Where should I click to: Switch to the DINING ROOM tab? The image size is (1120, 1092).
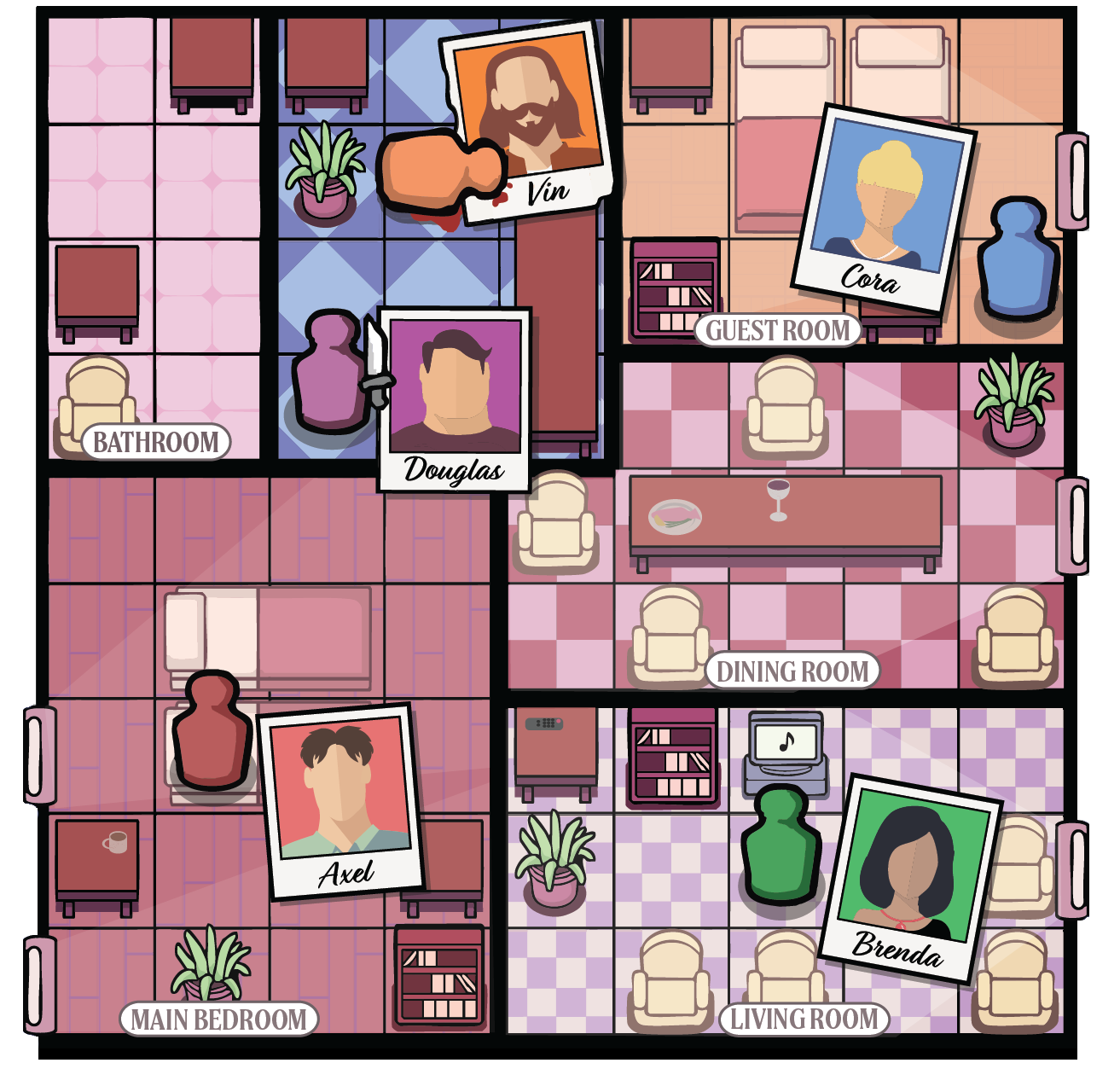pyautogui.click(x=793, y=671)
